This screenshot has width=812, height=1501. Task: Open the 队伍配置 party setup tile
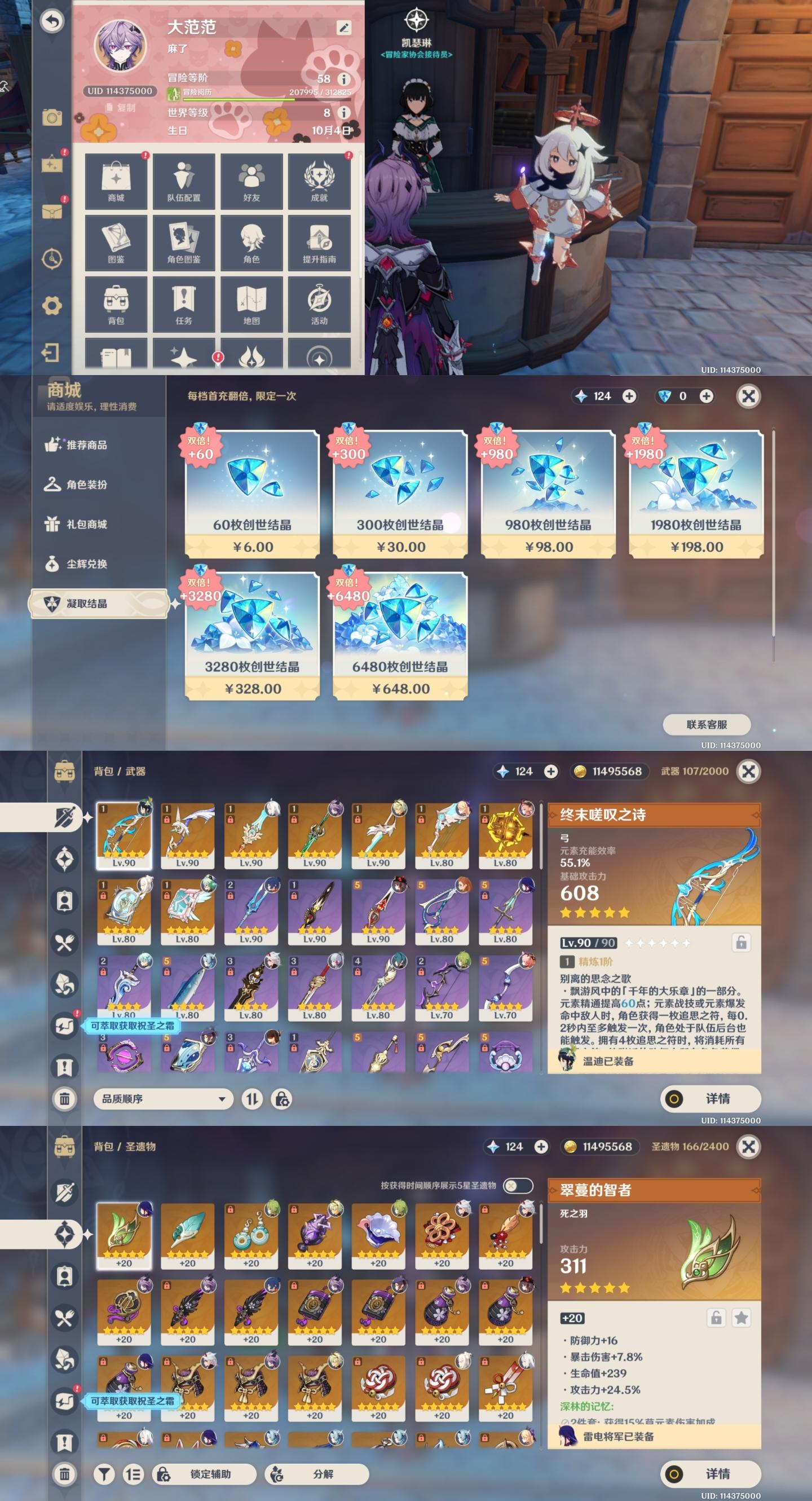(183, 181)
